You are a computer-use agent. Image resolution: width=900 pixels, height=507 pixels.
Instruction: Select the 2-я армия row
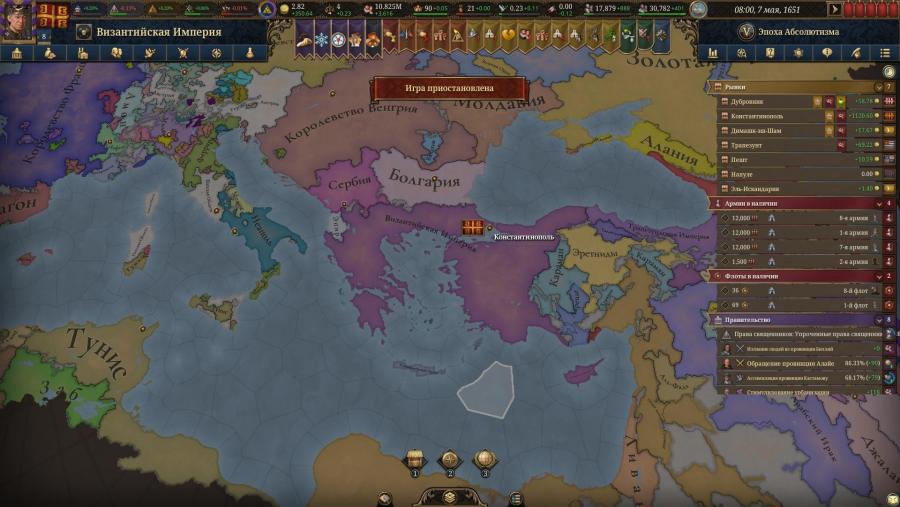tap(800, 261)
